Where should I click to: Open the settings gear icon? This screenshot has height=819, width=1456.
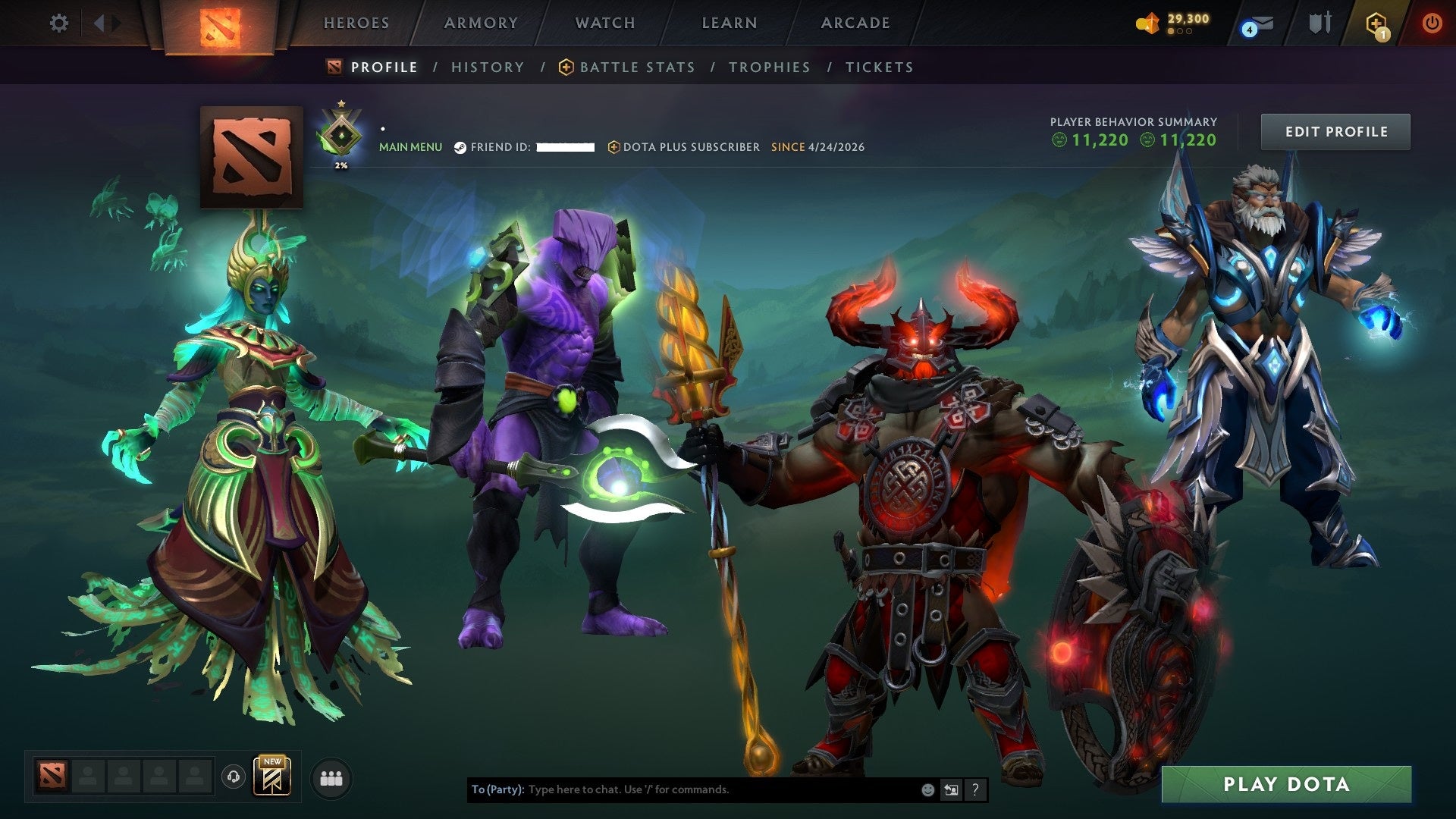59,23
